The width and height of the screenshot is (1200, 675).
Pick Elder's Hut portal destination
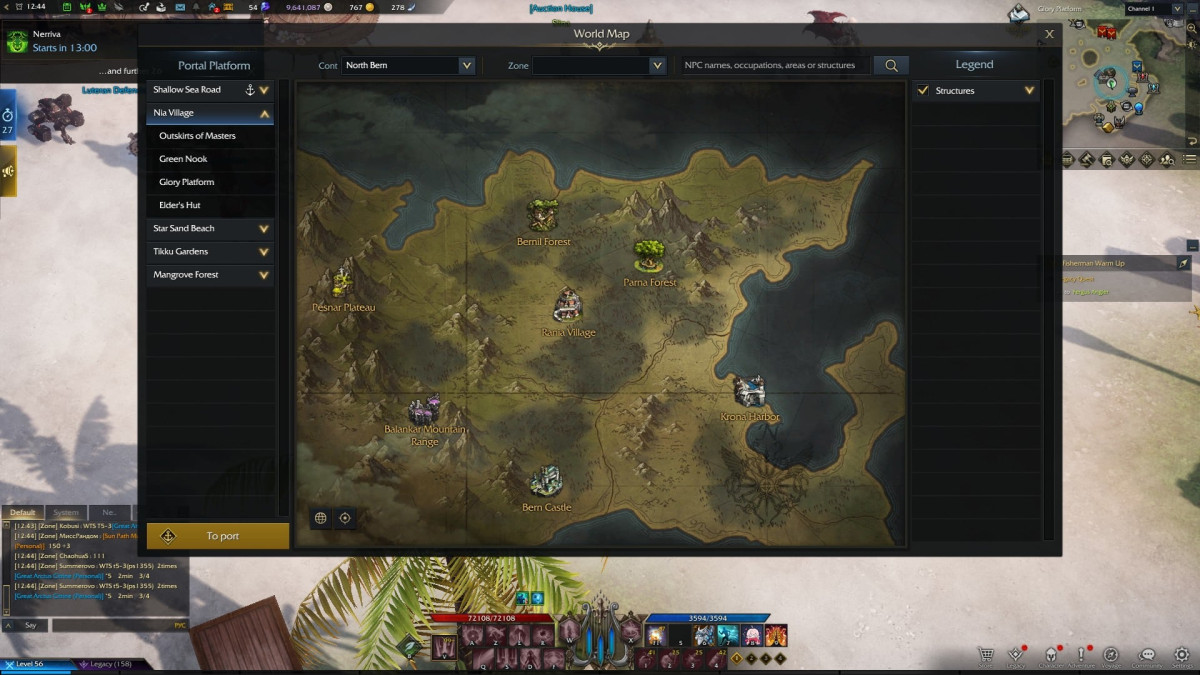(x=180, y=205)
